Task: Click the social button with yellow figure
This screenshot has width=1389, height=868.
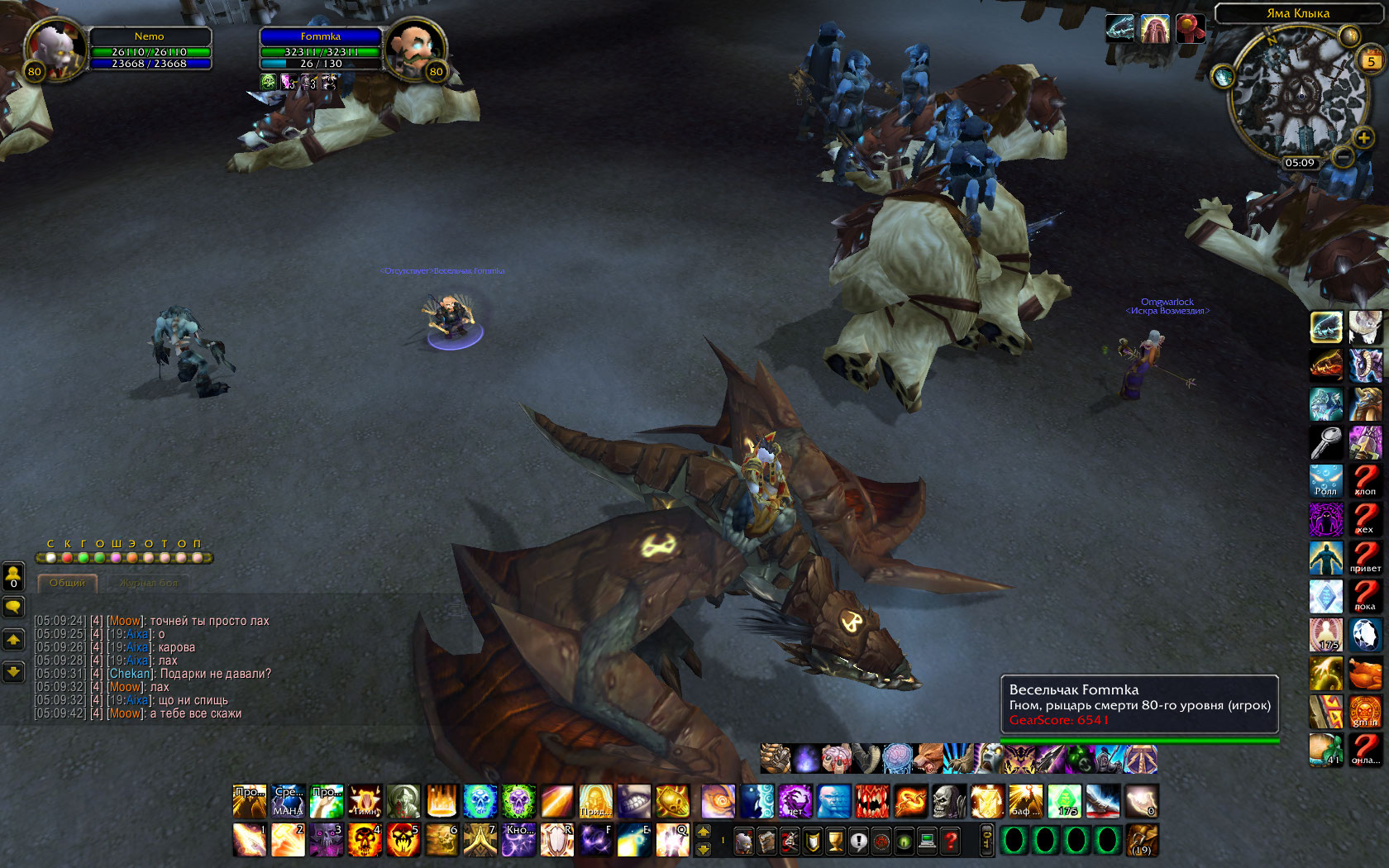Action: pos(13,576)
